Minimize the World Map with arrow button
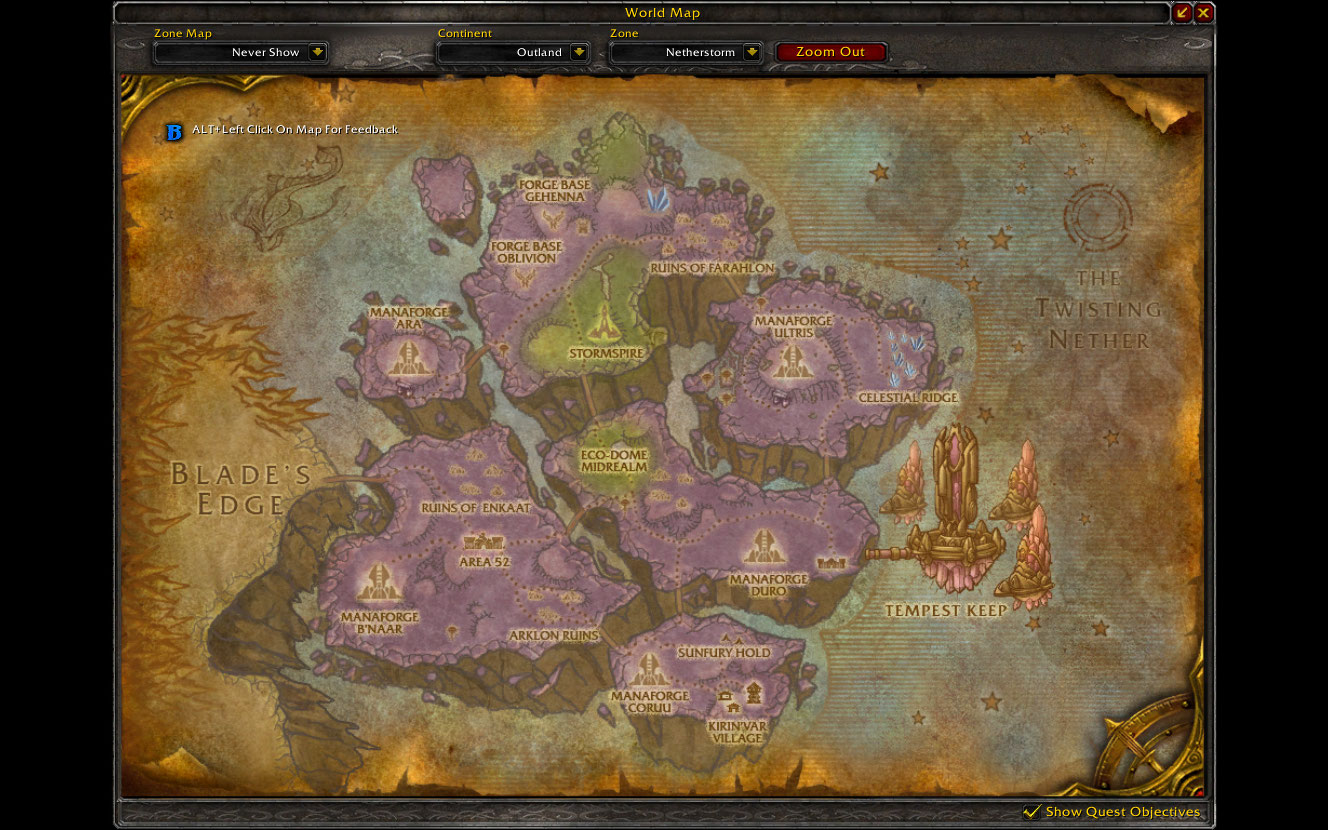This screenshot has height=830, width=1328. [x=1182, y=13]
